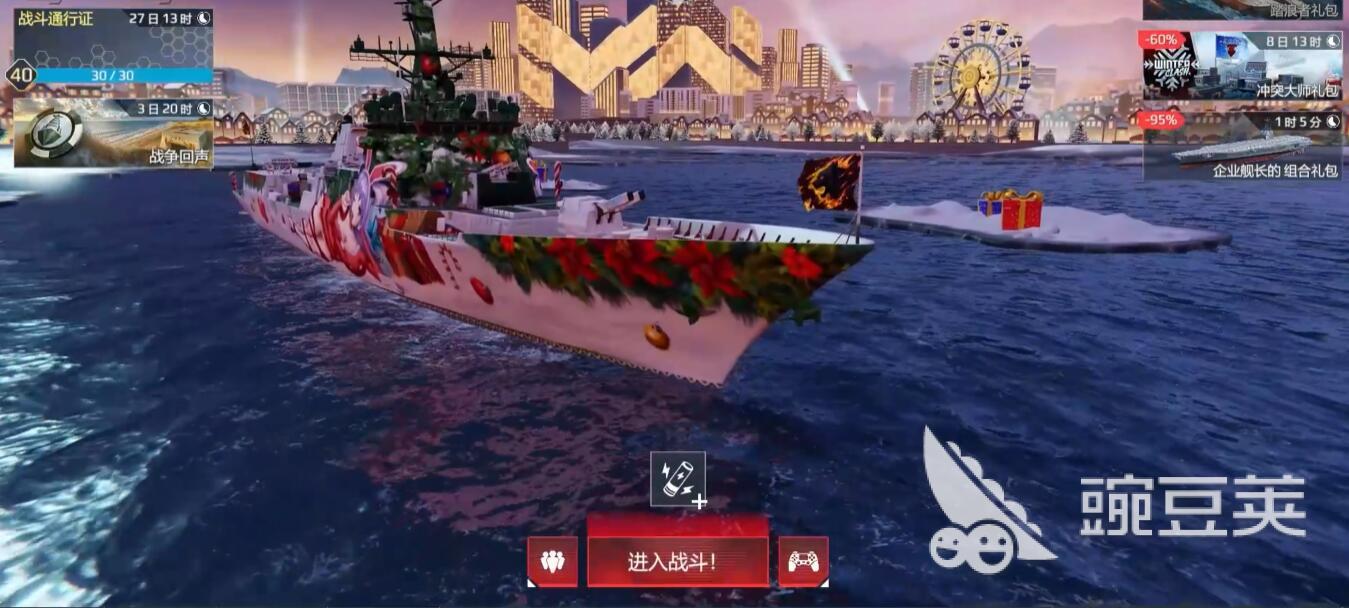Select game mode via the gamepad icon
The image size is (1349, 608).
803,561
